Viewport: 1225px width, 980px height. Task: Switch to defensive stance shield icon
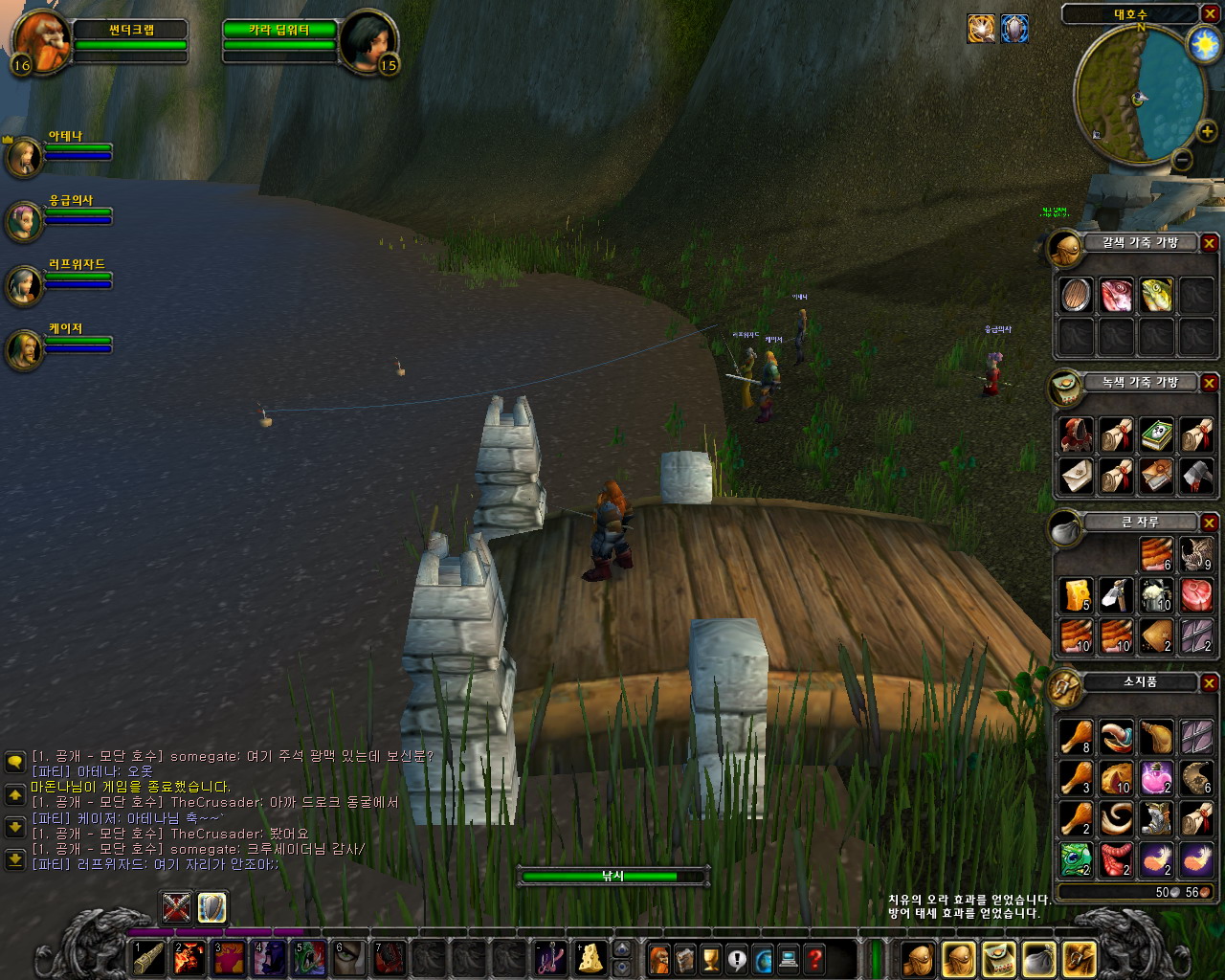[212, 906]
